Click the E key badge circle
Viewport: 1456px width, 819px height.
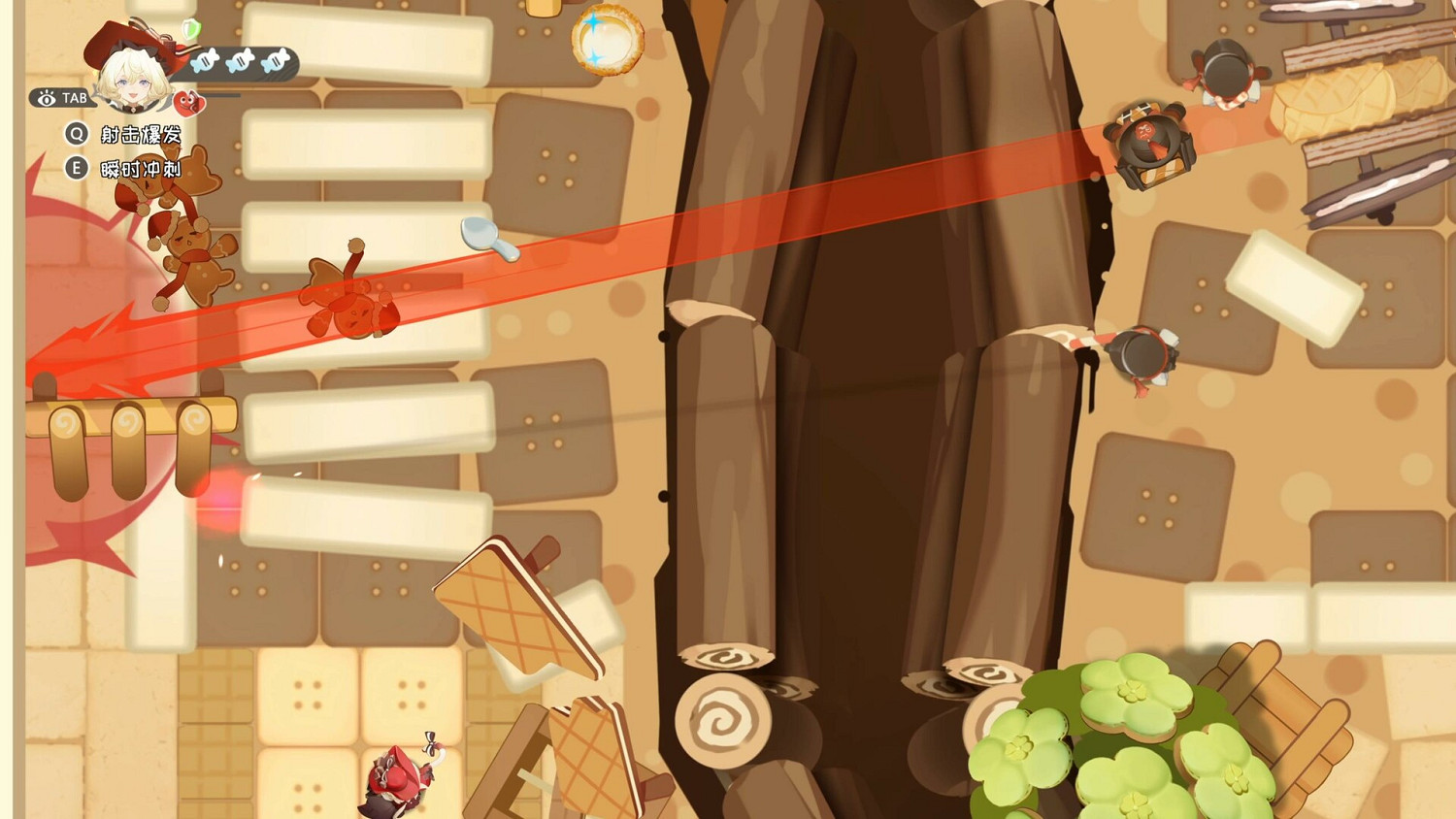point(76,167)
